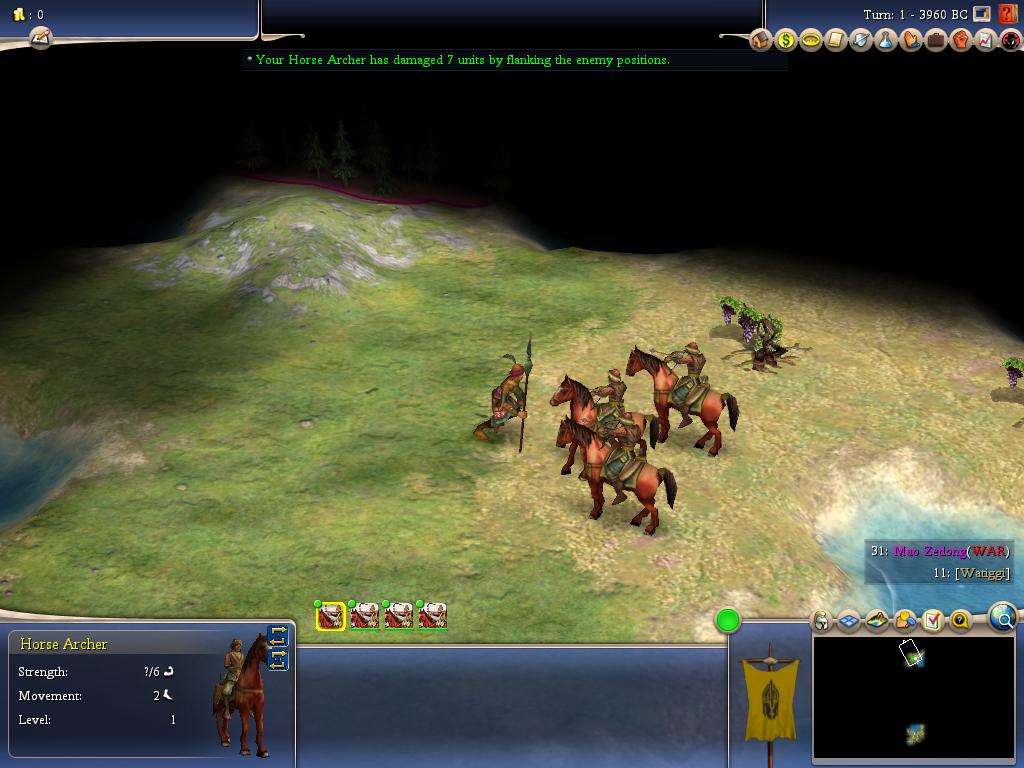Click the green end turn button
This screenshot has height=768, width=1024.
coord(728,621)
